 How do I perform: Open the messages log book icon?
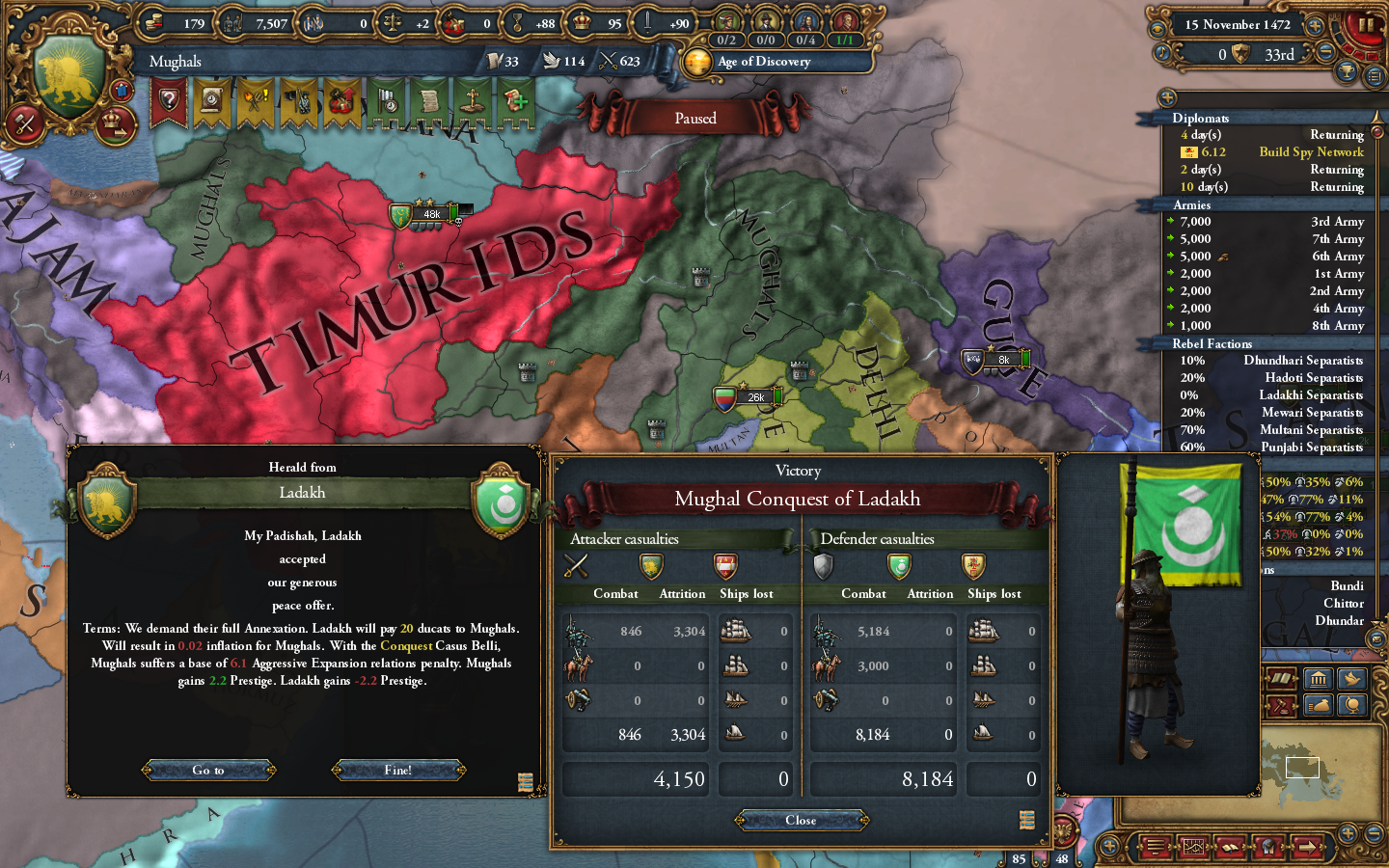1231,847
